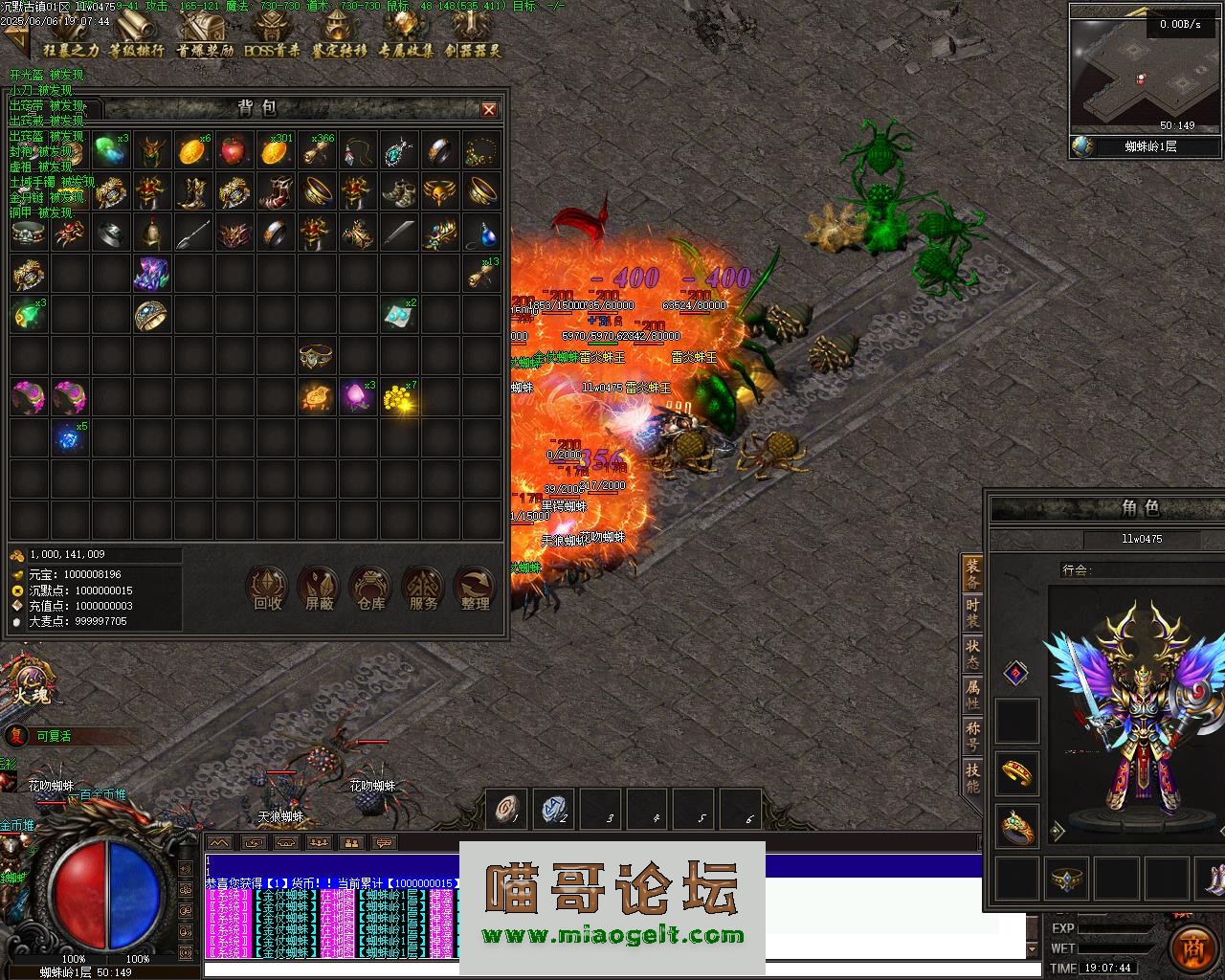The width and height of the screenshot is (1225, 980).
Task: Open the shop via the 商 button
Action: coord(1193,946)
